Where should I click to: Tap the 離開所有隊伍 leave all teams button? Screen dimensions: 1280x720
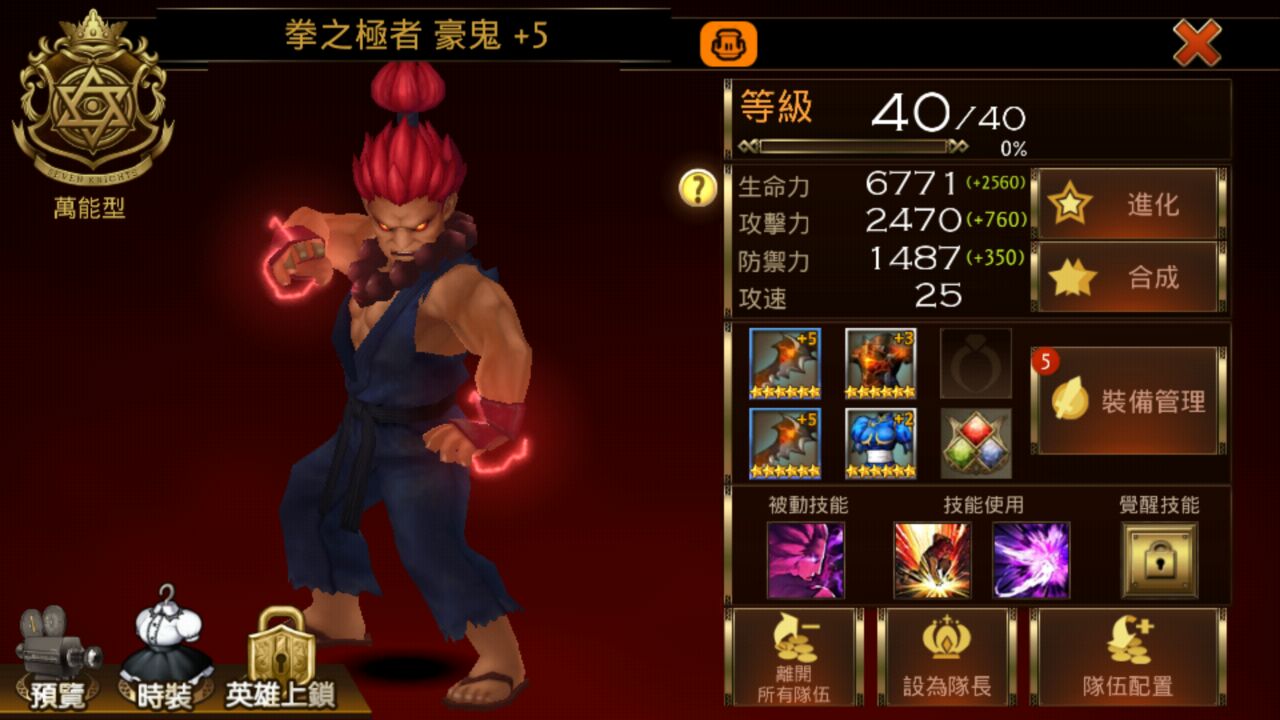[x=794, y=657]
